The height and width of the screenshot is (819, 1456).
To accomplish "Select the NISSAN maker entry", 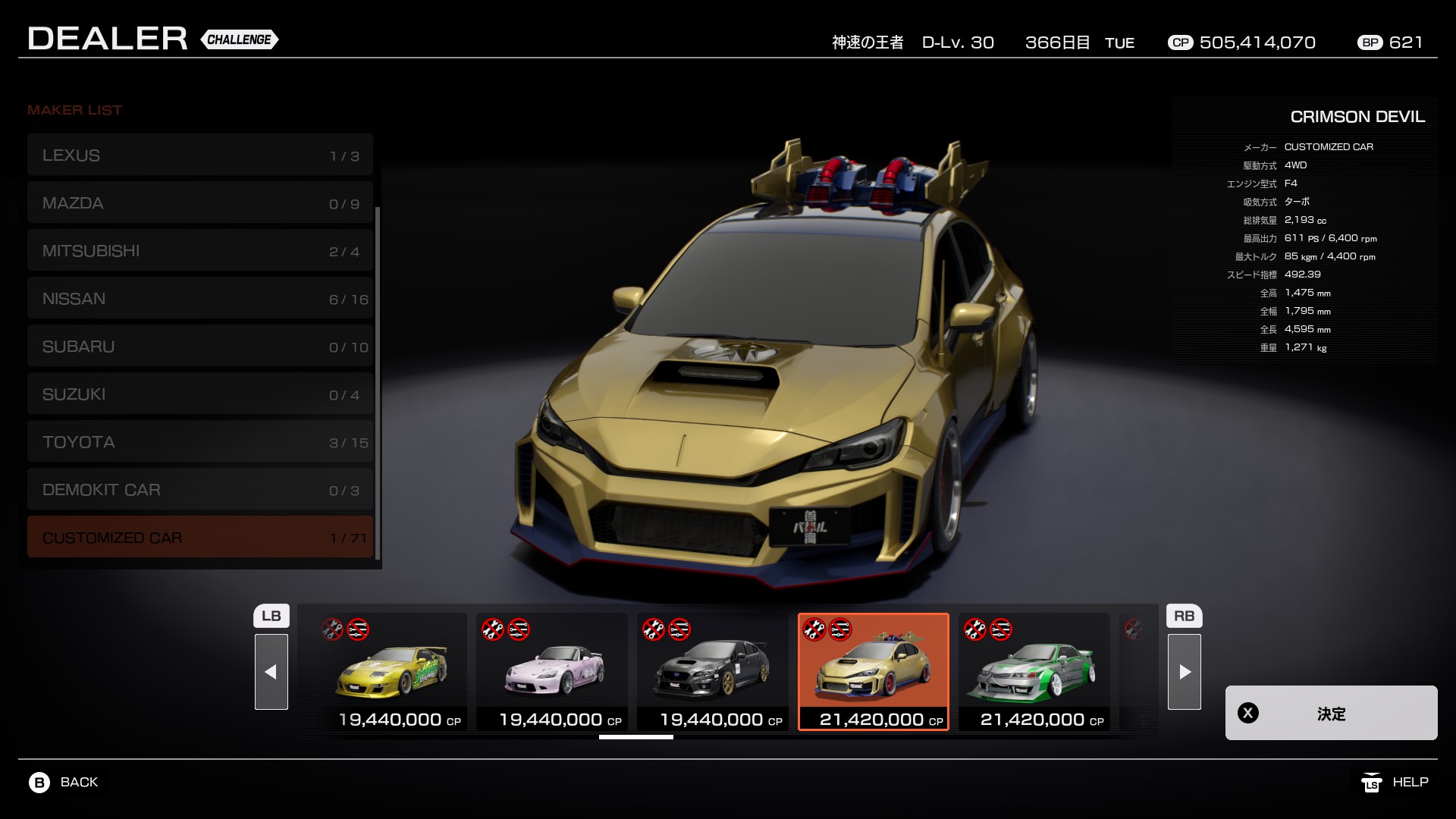I will (x=199, y=299).
